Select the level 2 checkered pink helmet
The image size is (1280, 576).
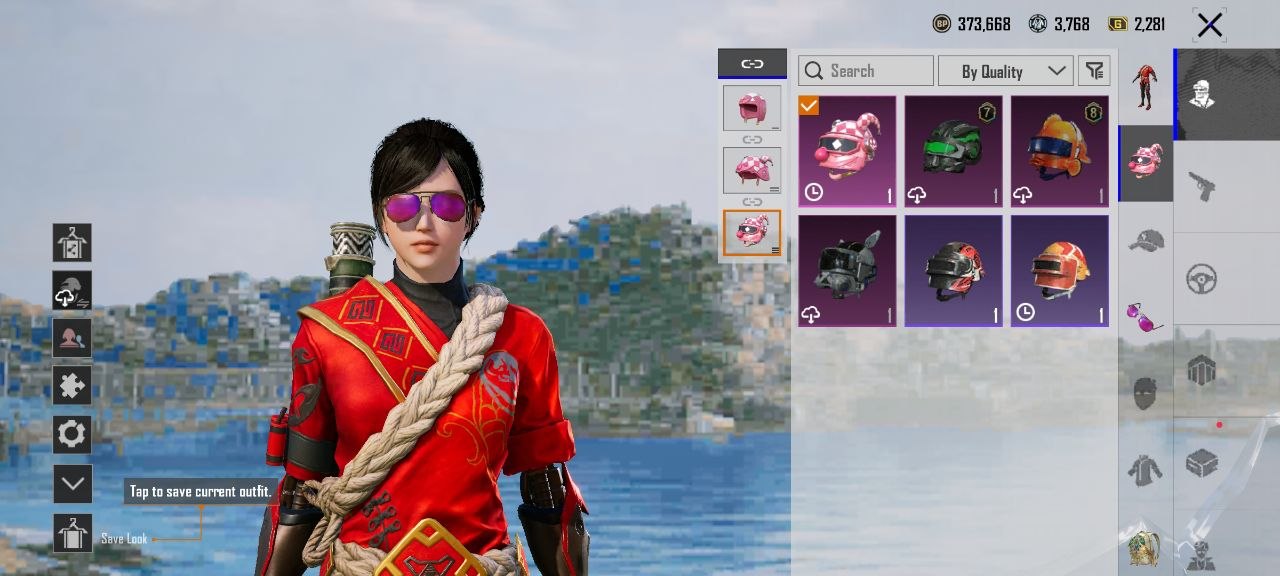pos(752,170)
